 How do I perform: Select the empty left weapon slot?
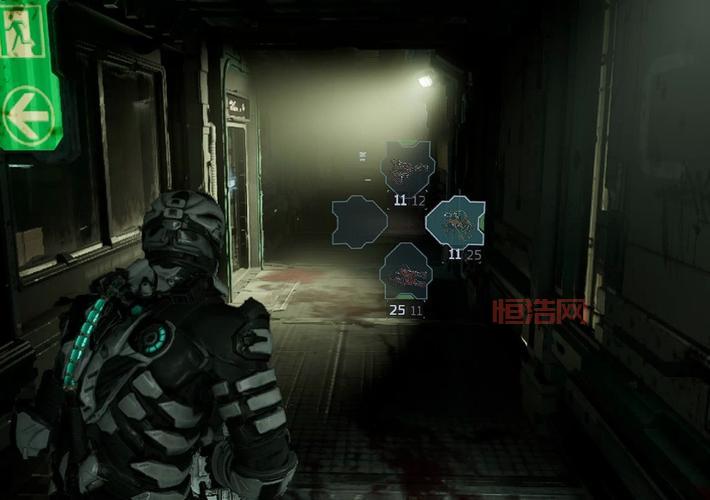(x=359, y=222)
